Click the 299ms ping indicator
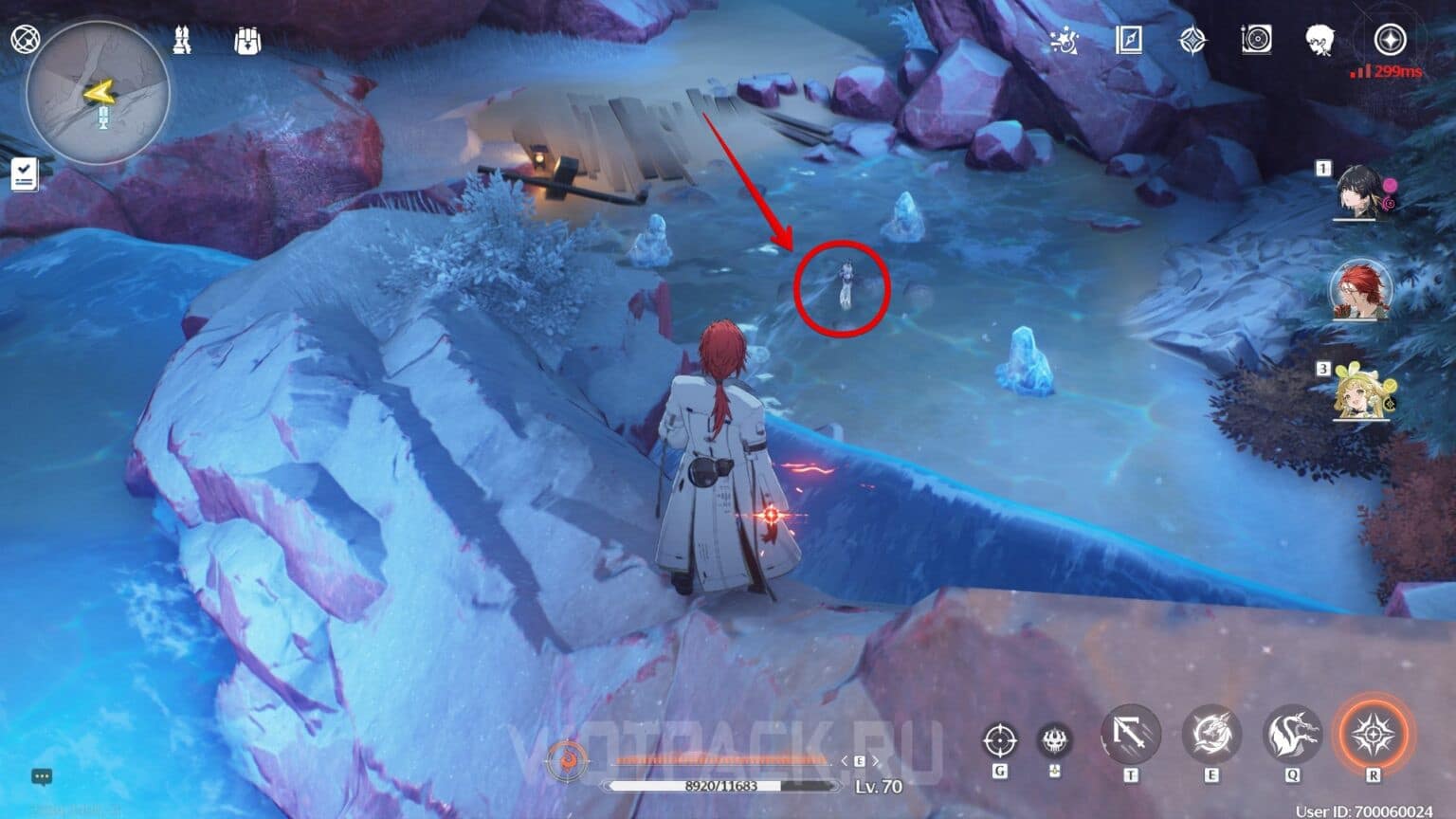1456x819 pixels. pyautogui.click(x=1383, y=72)
